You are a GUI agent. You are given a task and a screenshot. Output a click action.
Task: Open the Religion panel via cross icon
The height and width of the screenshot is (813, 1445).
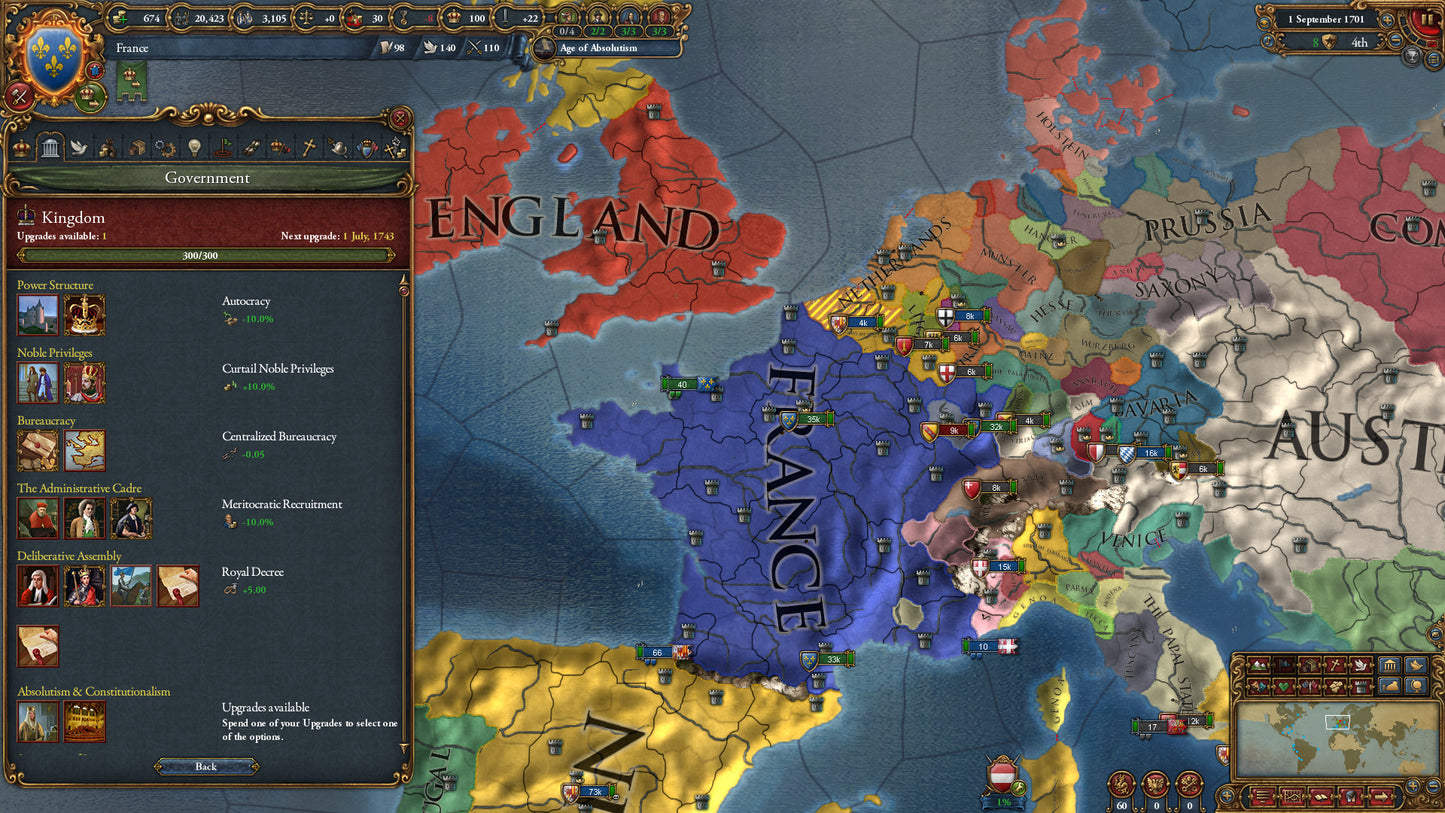pos(311,147)
